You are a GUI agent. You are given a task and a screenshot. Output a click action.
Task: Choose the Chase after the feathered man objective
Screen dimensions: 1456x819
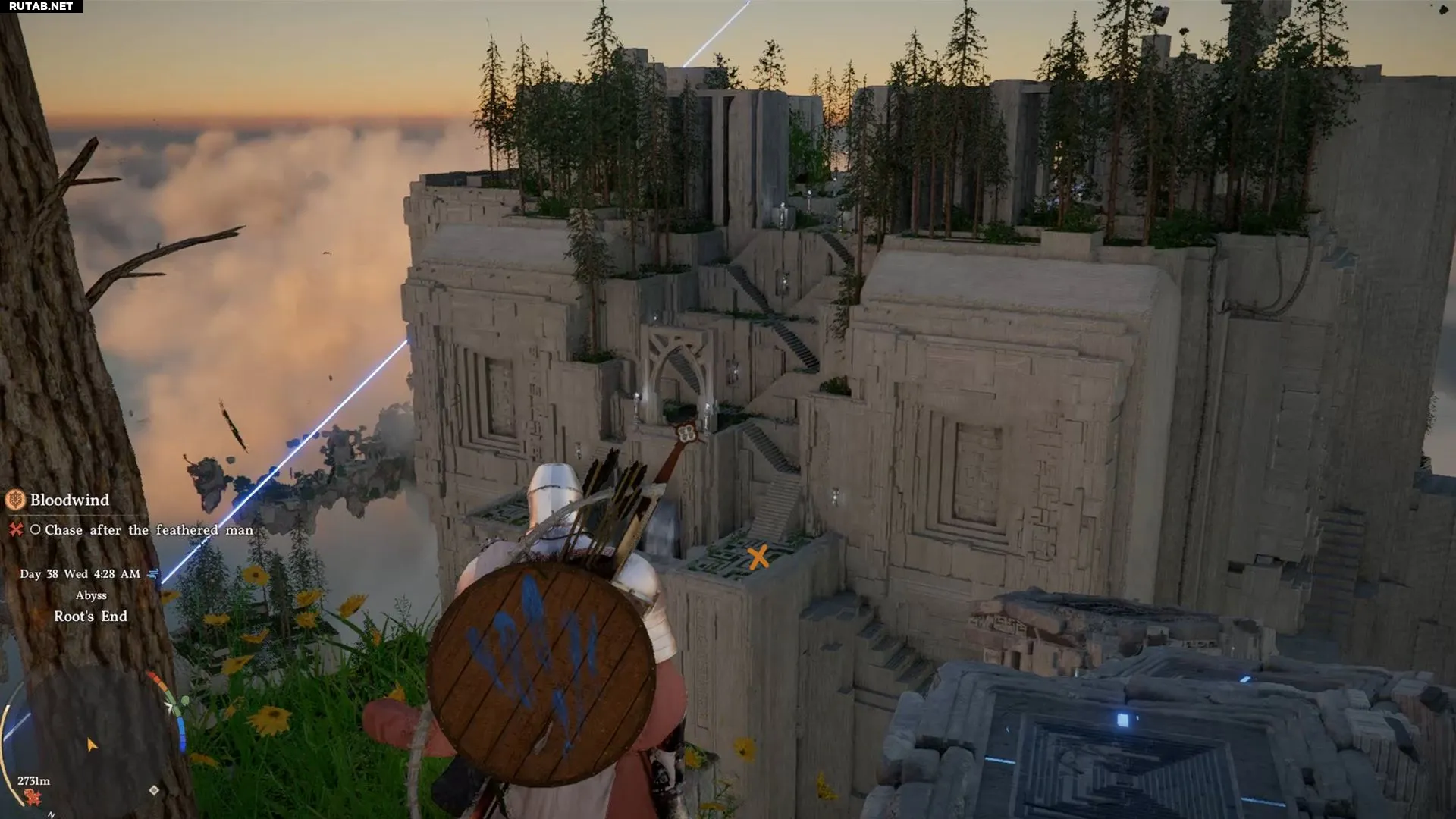click(x=149, y=530)
